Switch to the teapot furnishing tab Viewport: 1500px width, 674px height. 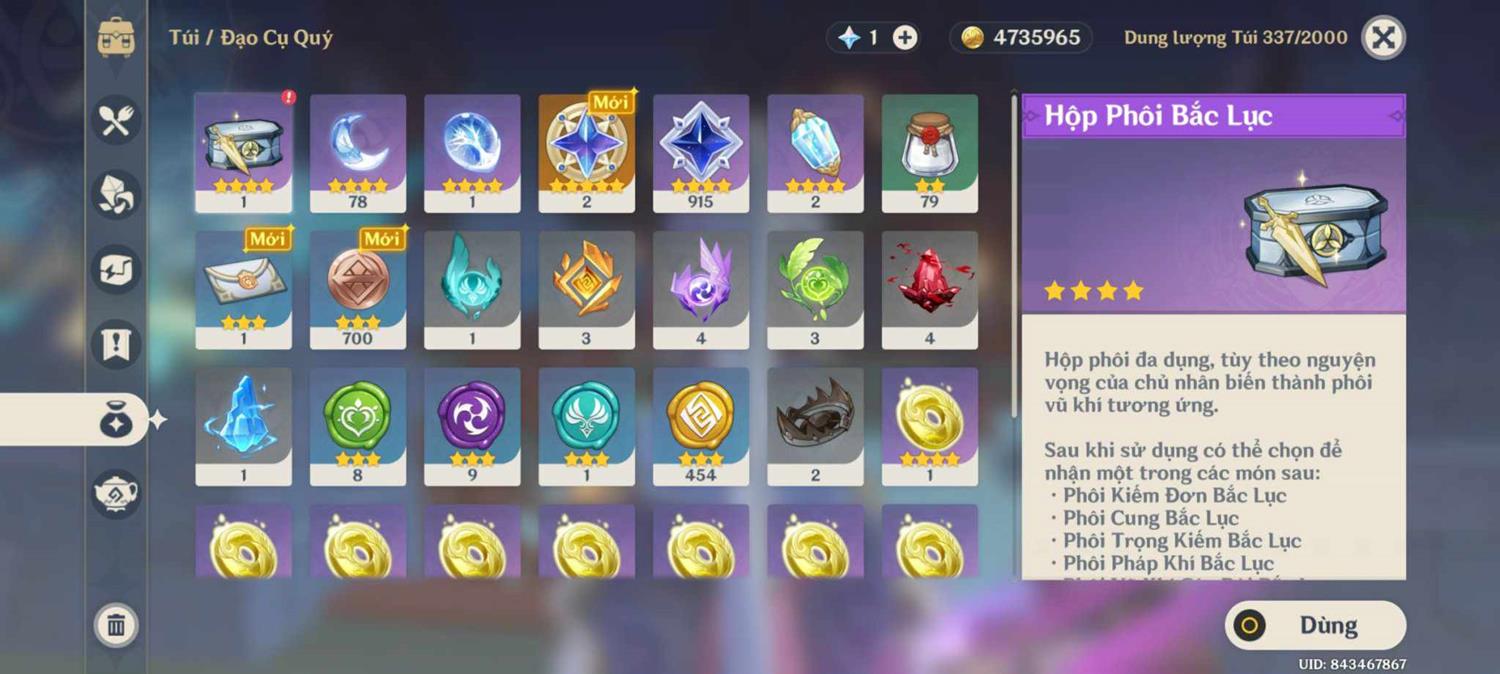tap(116, 492)
